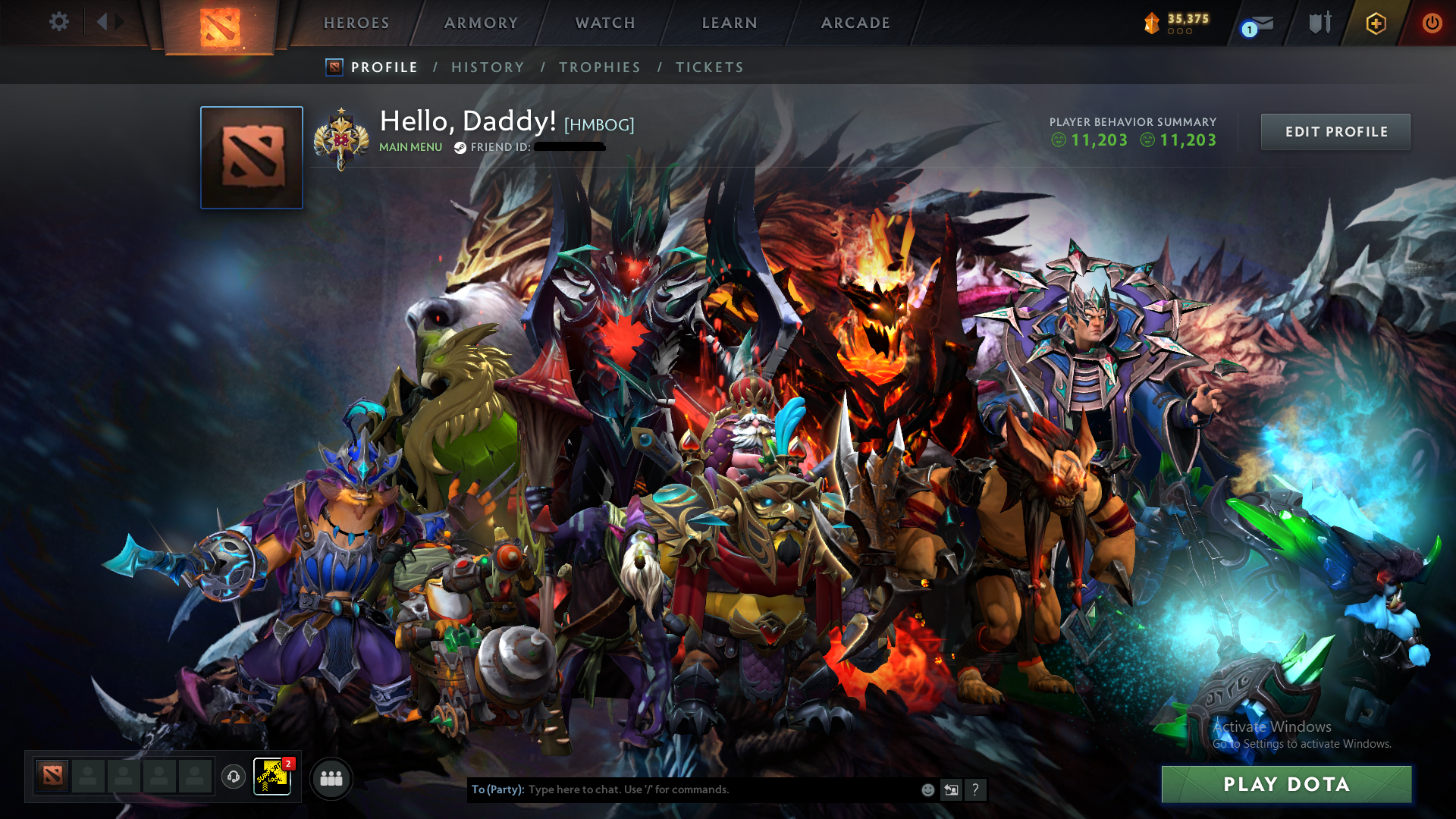Viewport: 1456px width, 819px height.
Task: Click the settings gear icon
Action: tap(58, 22)
